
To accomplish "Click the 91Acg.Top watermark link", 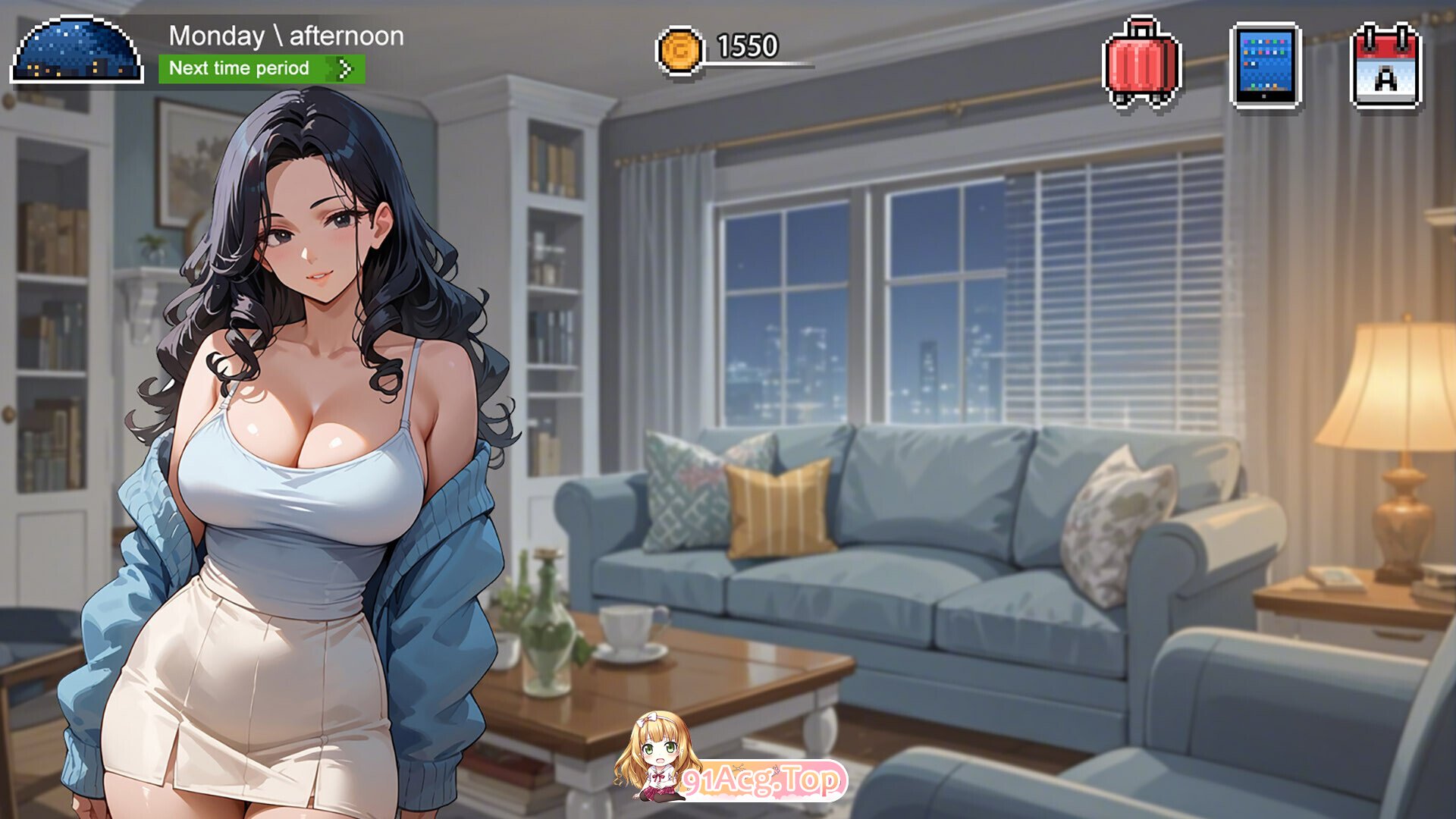I will tap(761, 780).
